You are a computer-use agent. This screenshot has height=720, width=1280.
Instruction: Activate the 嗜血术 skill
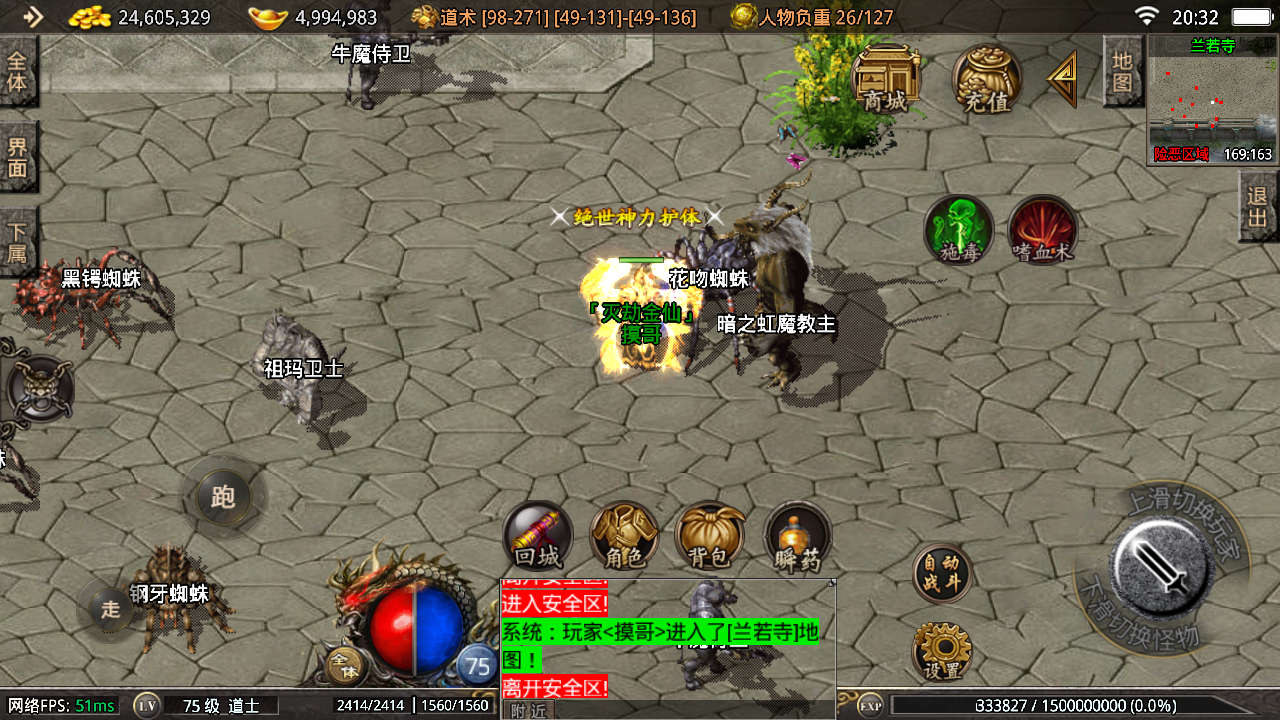(1043, 231)
